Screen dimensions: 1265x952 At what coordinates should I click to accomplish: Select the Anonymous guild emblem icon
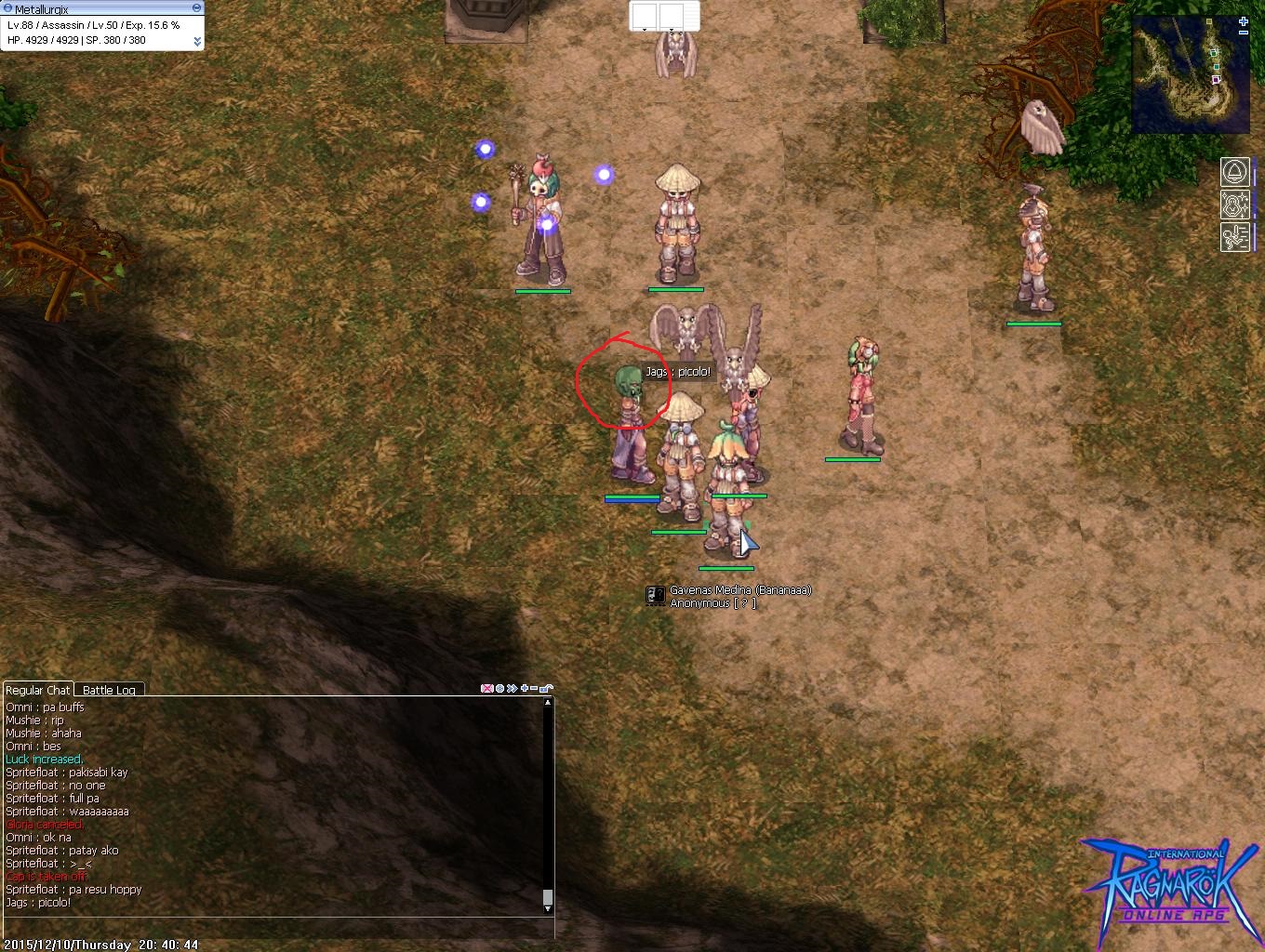[x=655, y=596]
